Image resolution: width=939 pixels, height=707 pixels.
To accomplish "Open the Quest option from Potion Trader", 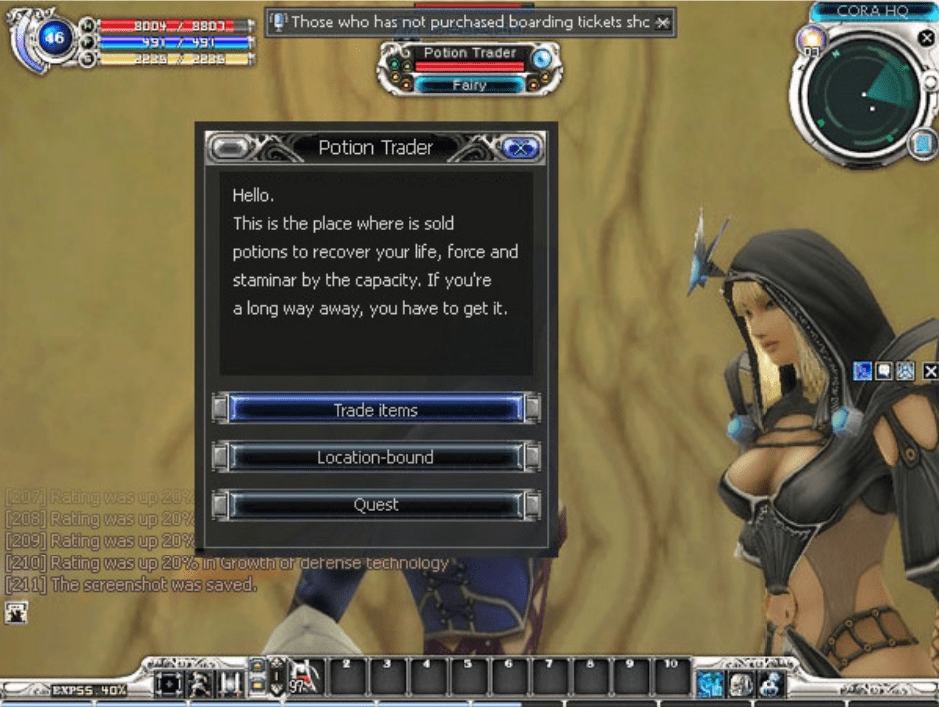I will pos(375,505).
